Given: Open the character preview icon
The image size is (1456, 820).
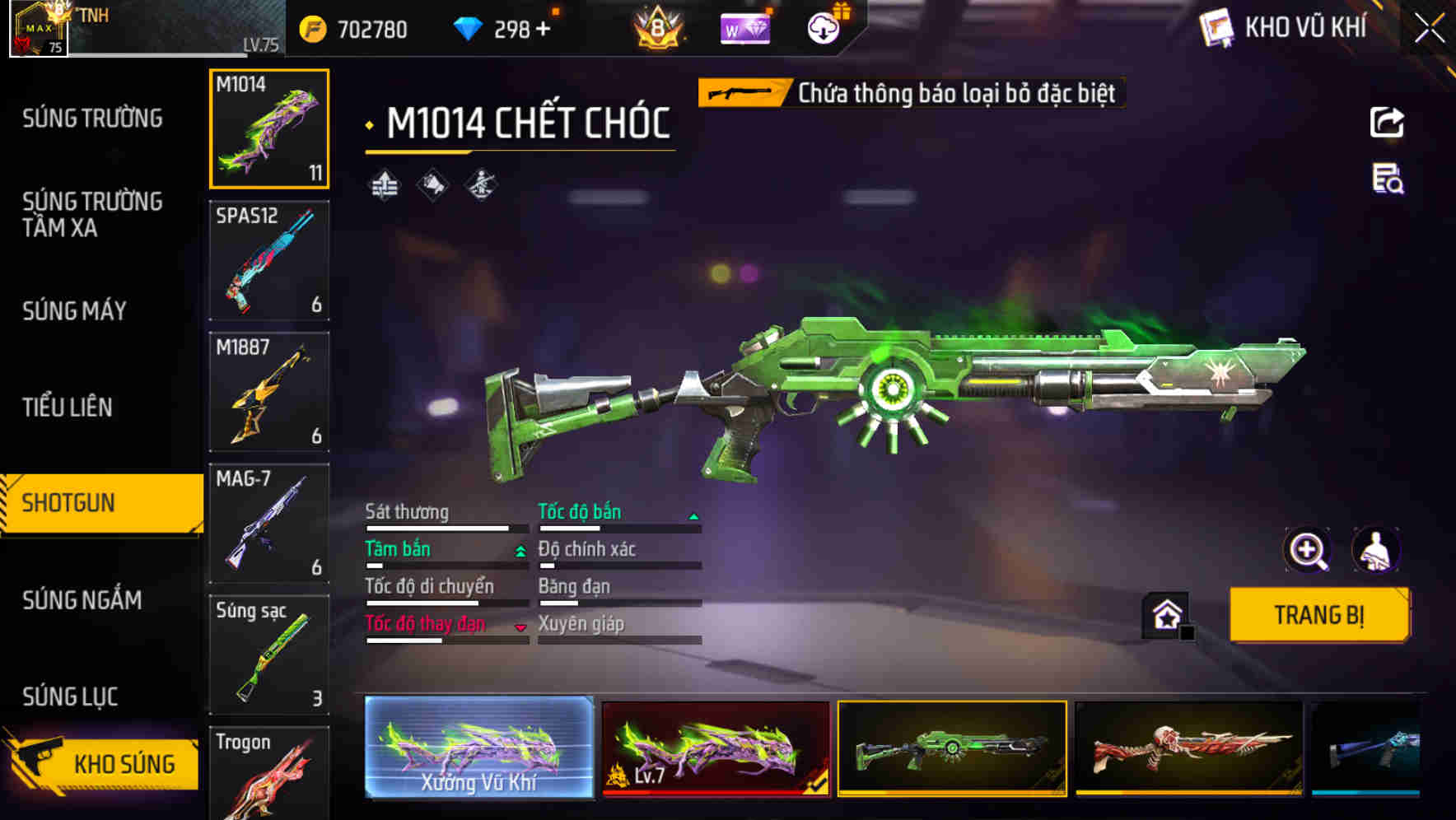Looking at the screenshot, I should [x=1375, y=550].
